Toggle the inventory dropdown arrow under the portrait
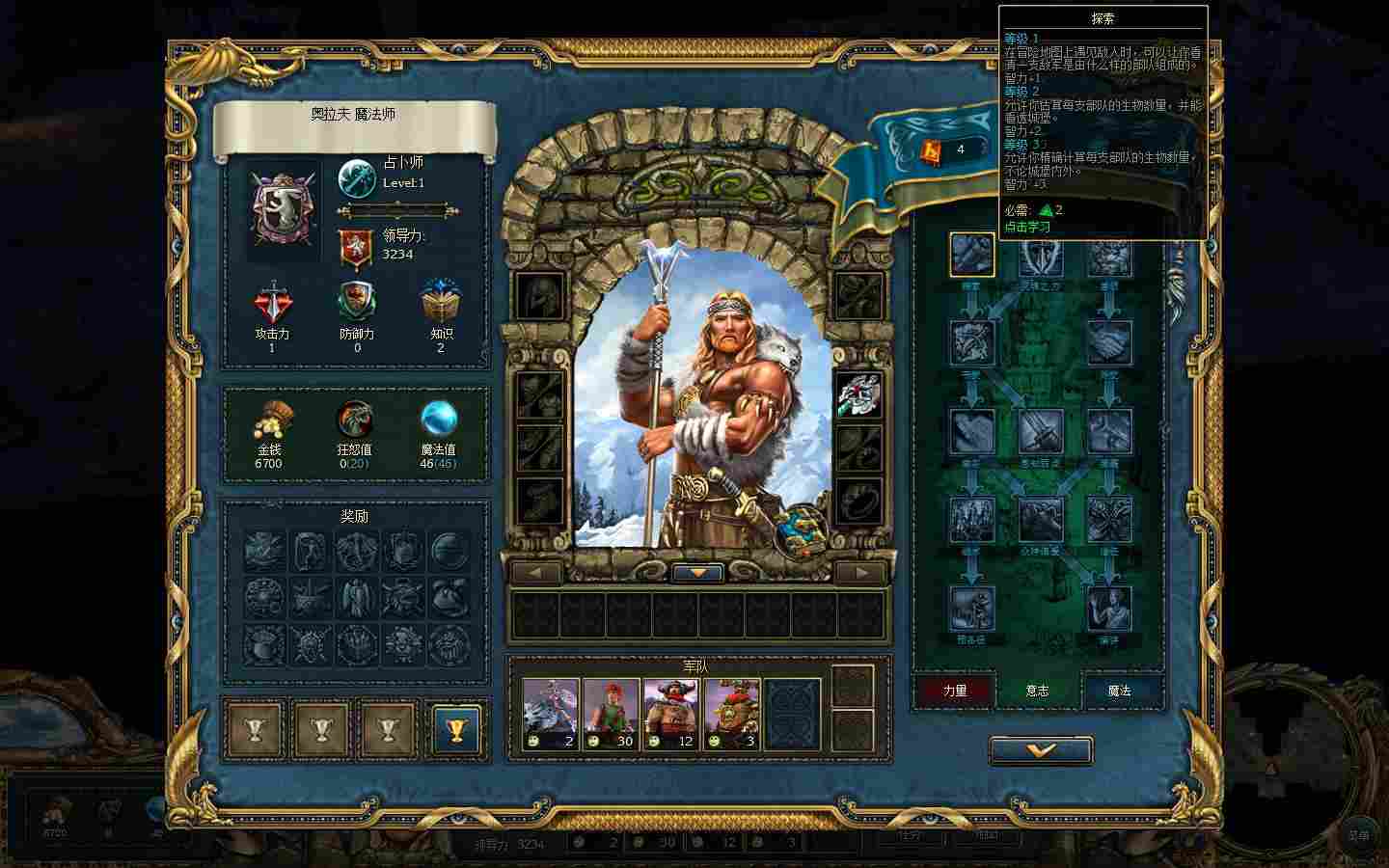The image size is (1389, 868). click(x=698, y=572)
